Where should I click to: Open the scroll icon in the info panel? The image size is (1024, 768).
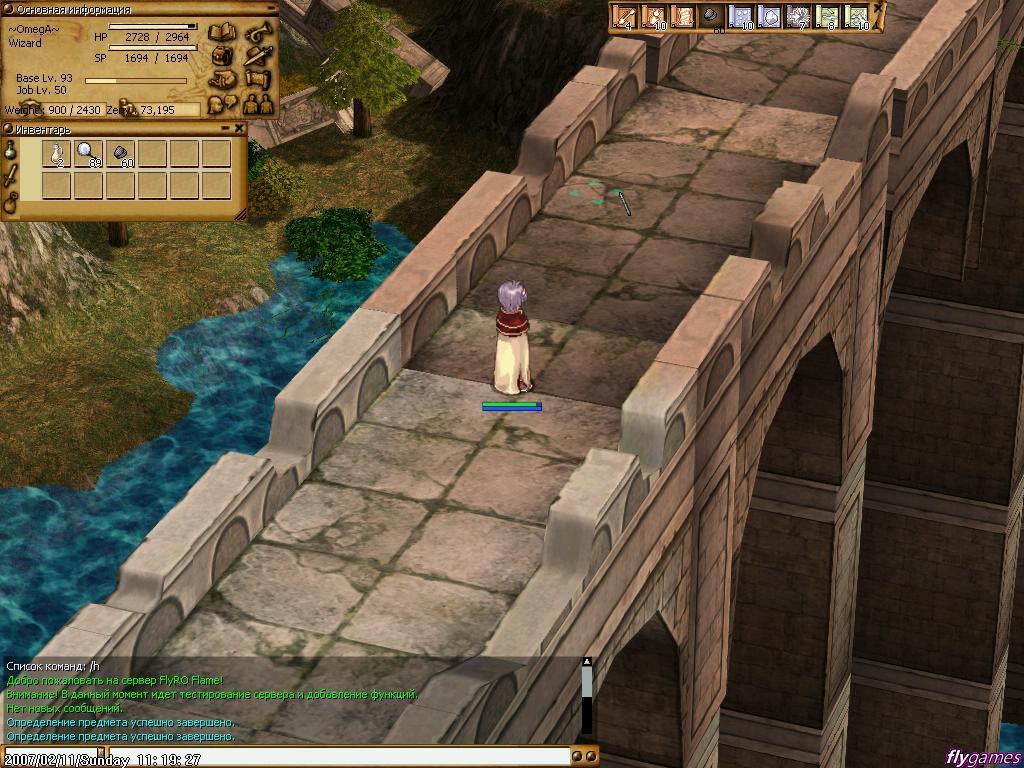pos(258,79)
